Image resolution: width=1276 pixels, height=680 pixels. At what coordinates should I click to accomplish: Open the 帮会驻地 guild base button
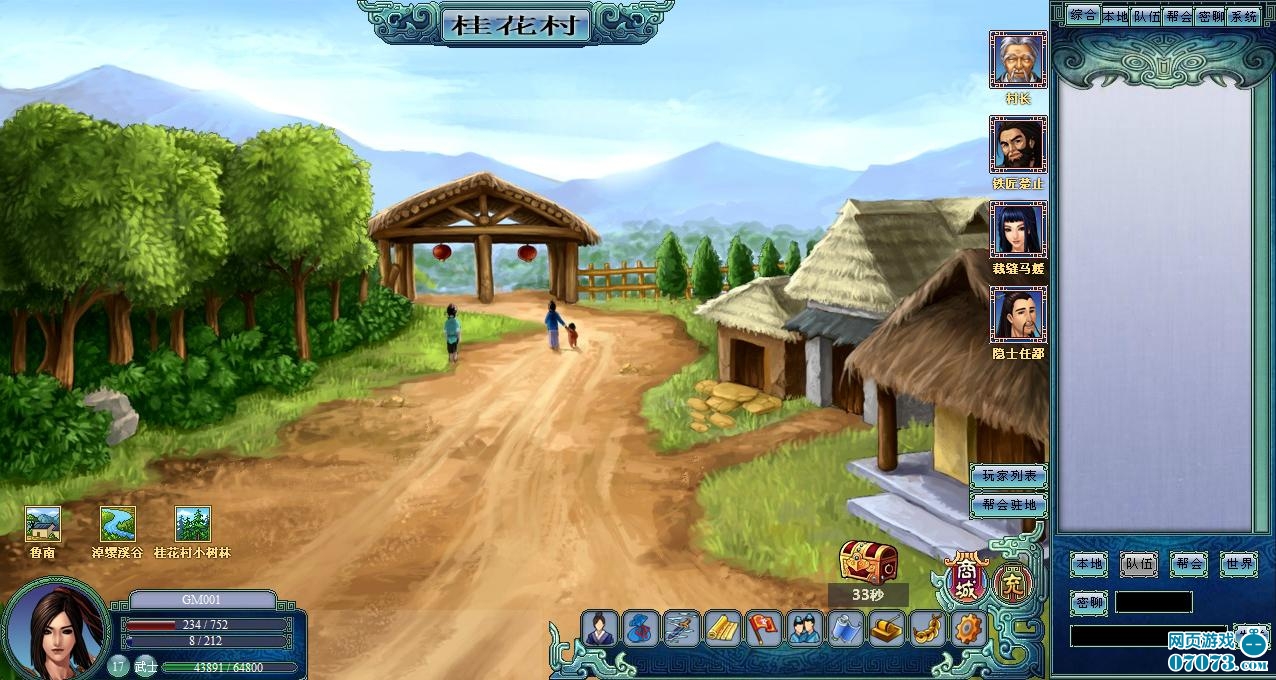1007,505
